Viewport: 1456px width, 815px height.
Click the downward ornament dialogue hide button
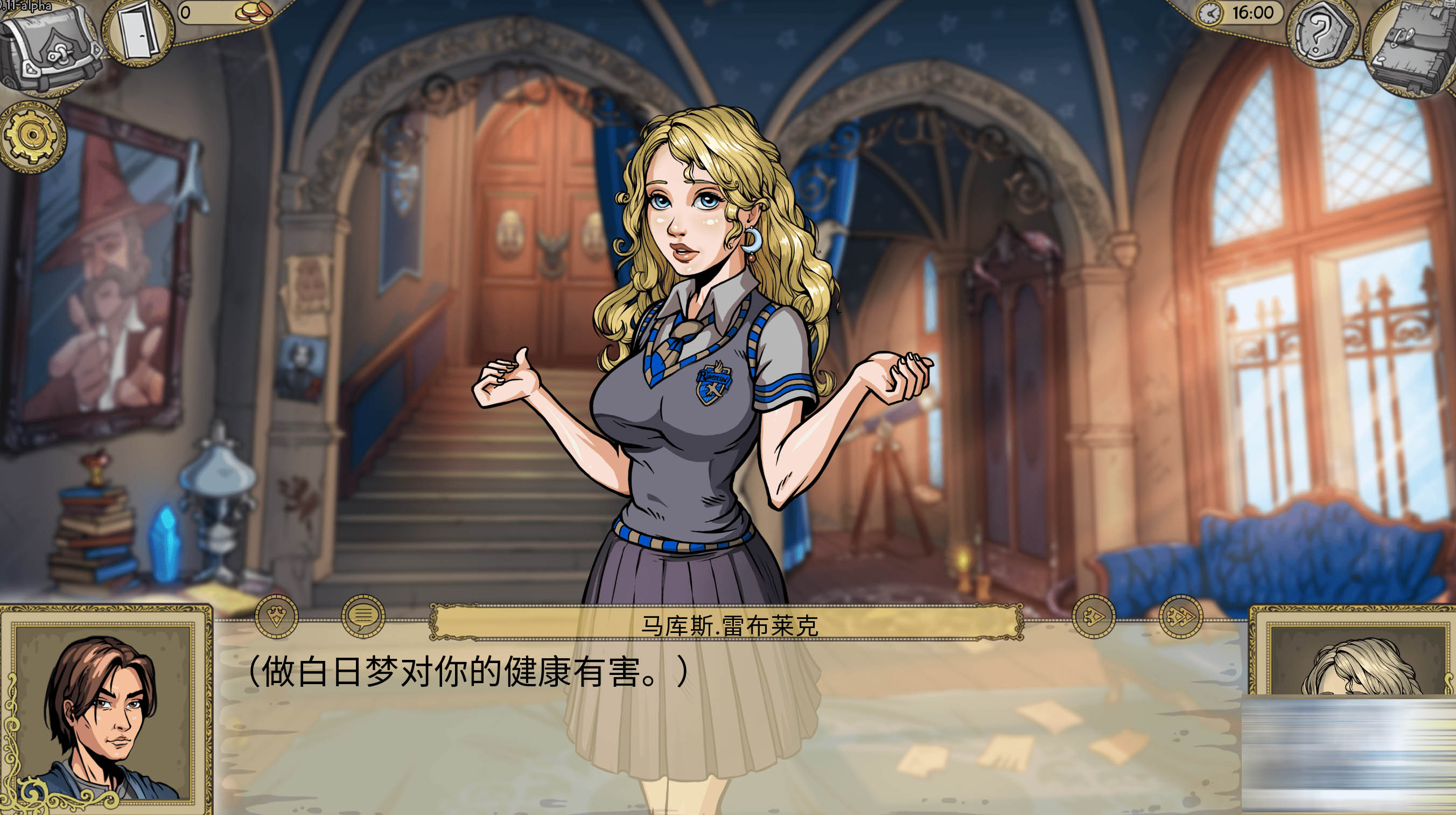pyautogui.click(x=276, y=616)
